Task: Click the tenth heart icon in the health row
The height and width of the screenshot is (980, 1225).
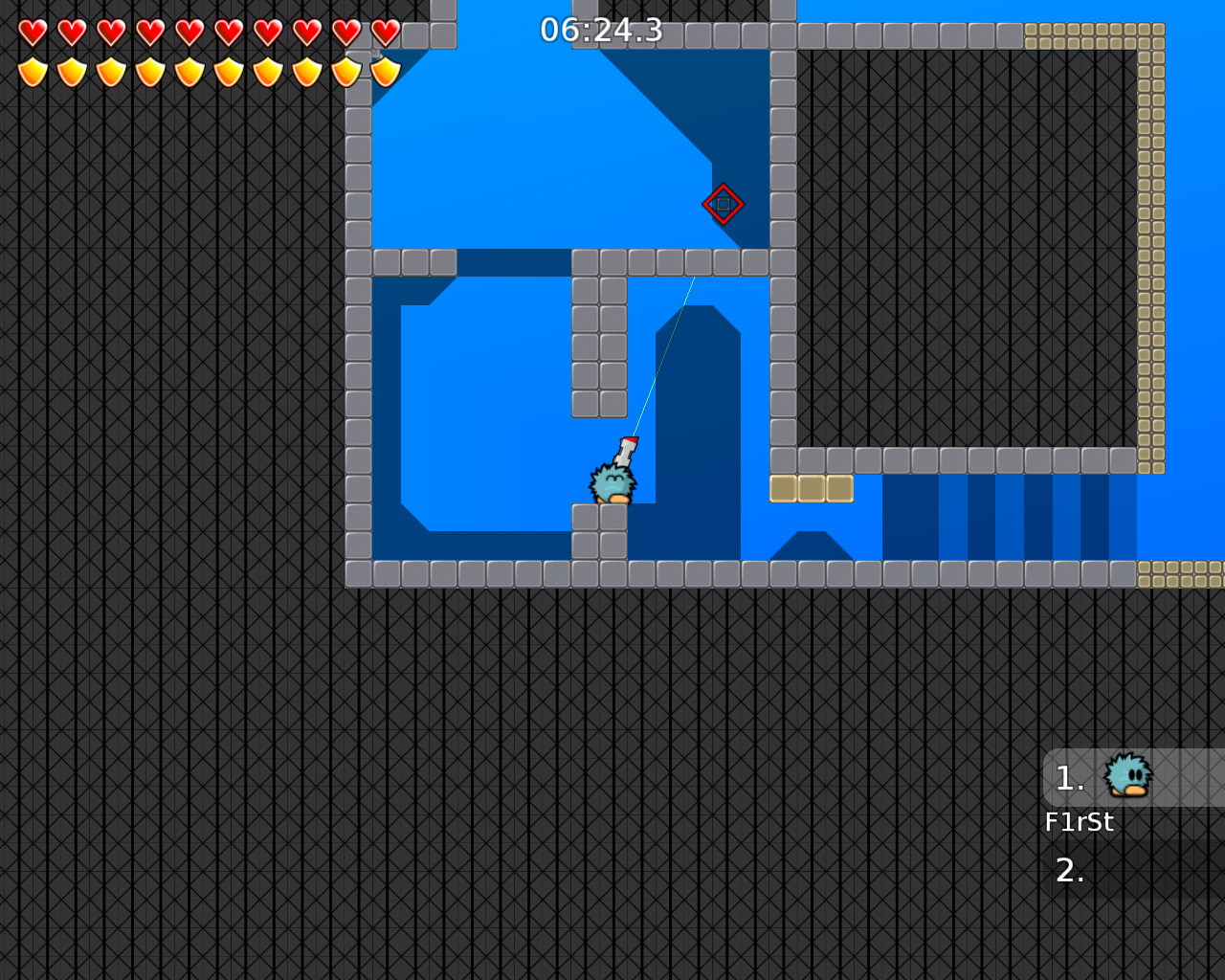Action: point(385,31)
